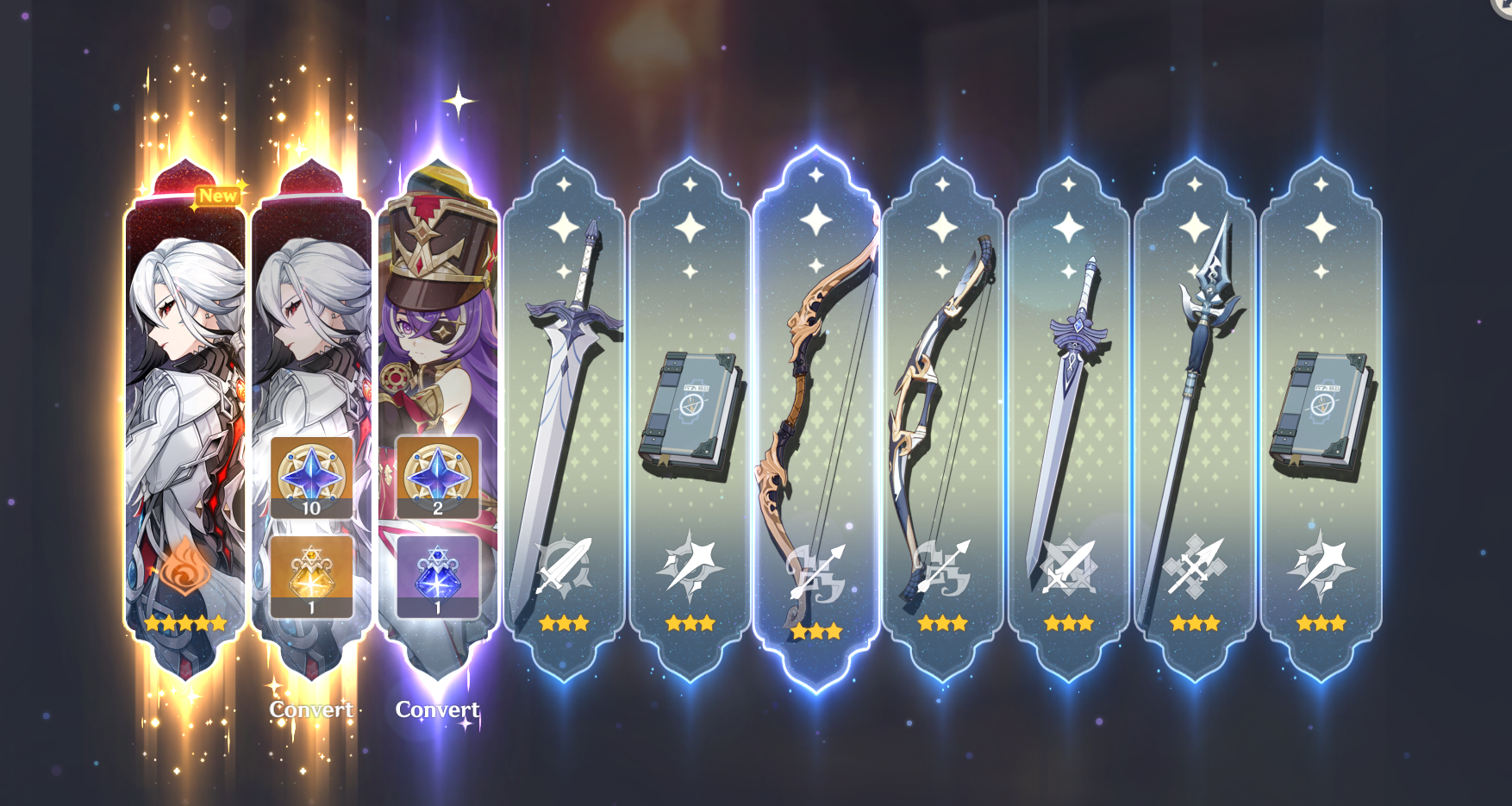Click the Convert button under duplicate Arlecchino
The width and height of the screenshot is (1512, 806).
click(311, 709)
